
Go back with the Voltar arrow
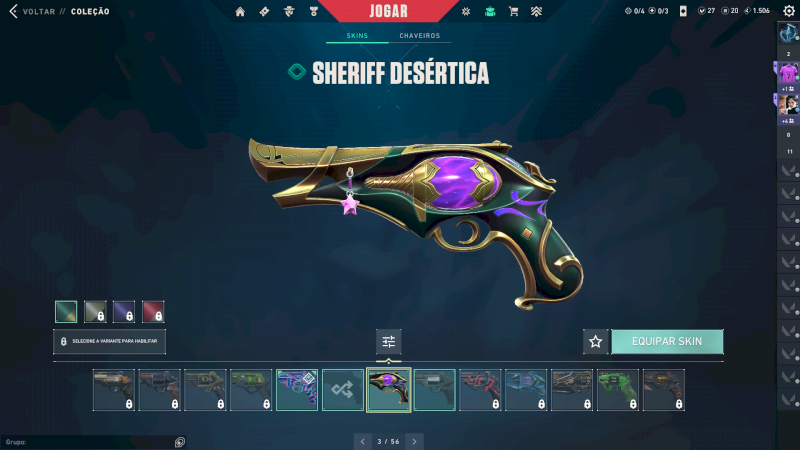13,11
